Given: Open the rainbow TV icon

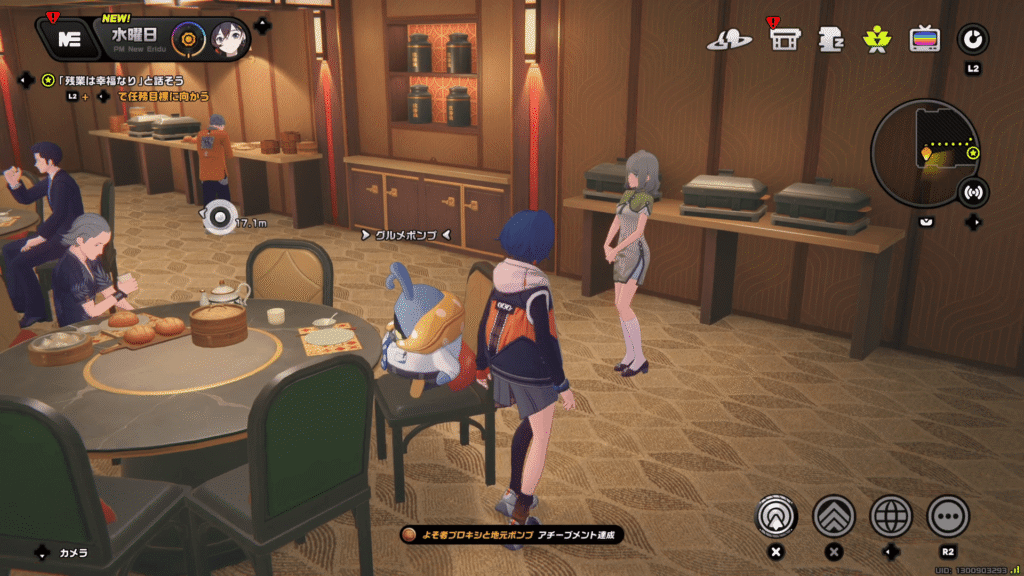Looking at the screenshot, I should tap(924, 39).
